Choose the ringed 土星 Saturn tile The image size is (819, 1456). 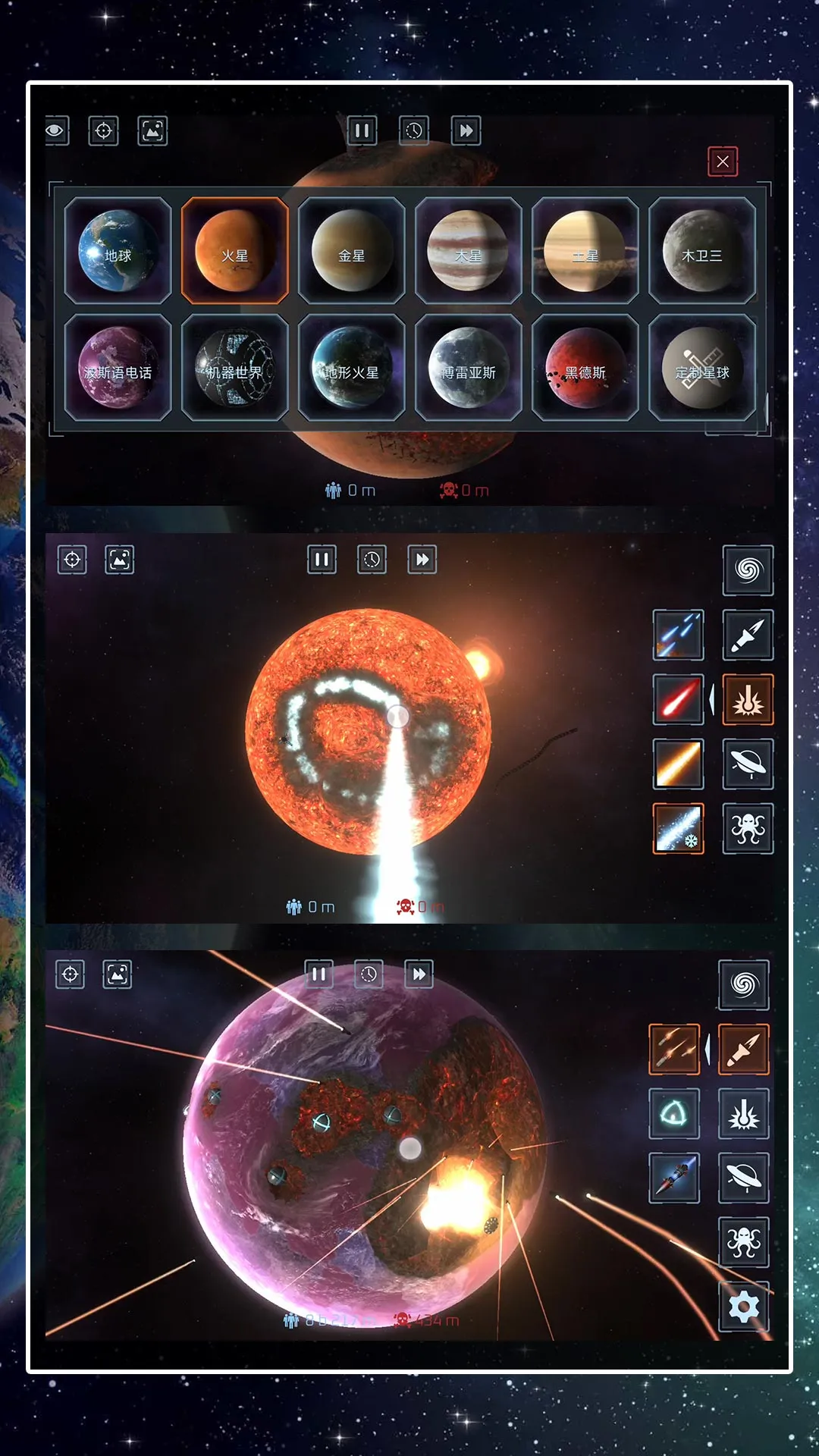coord(585,251)
